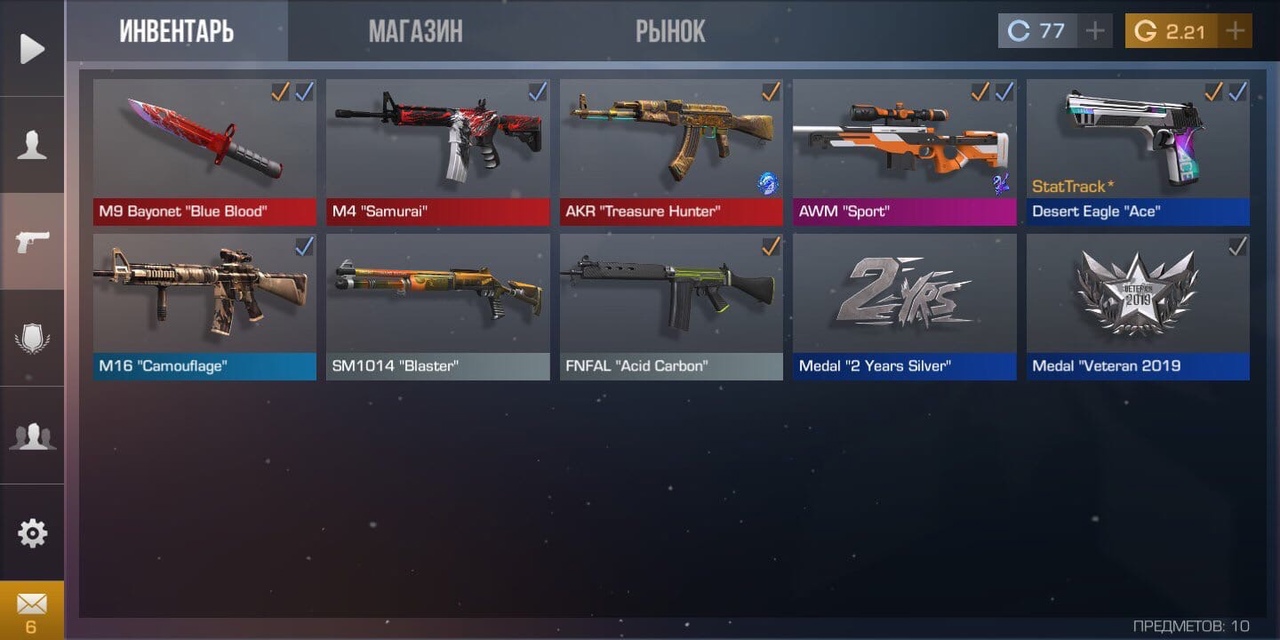
Task: Switch to the Магазин tab
Action: (415, 31)
